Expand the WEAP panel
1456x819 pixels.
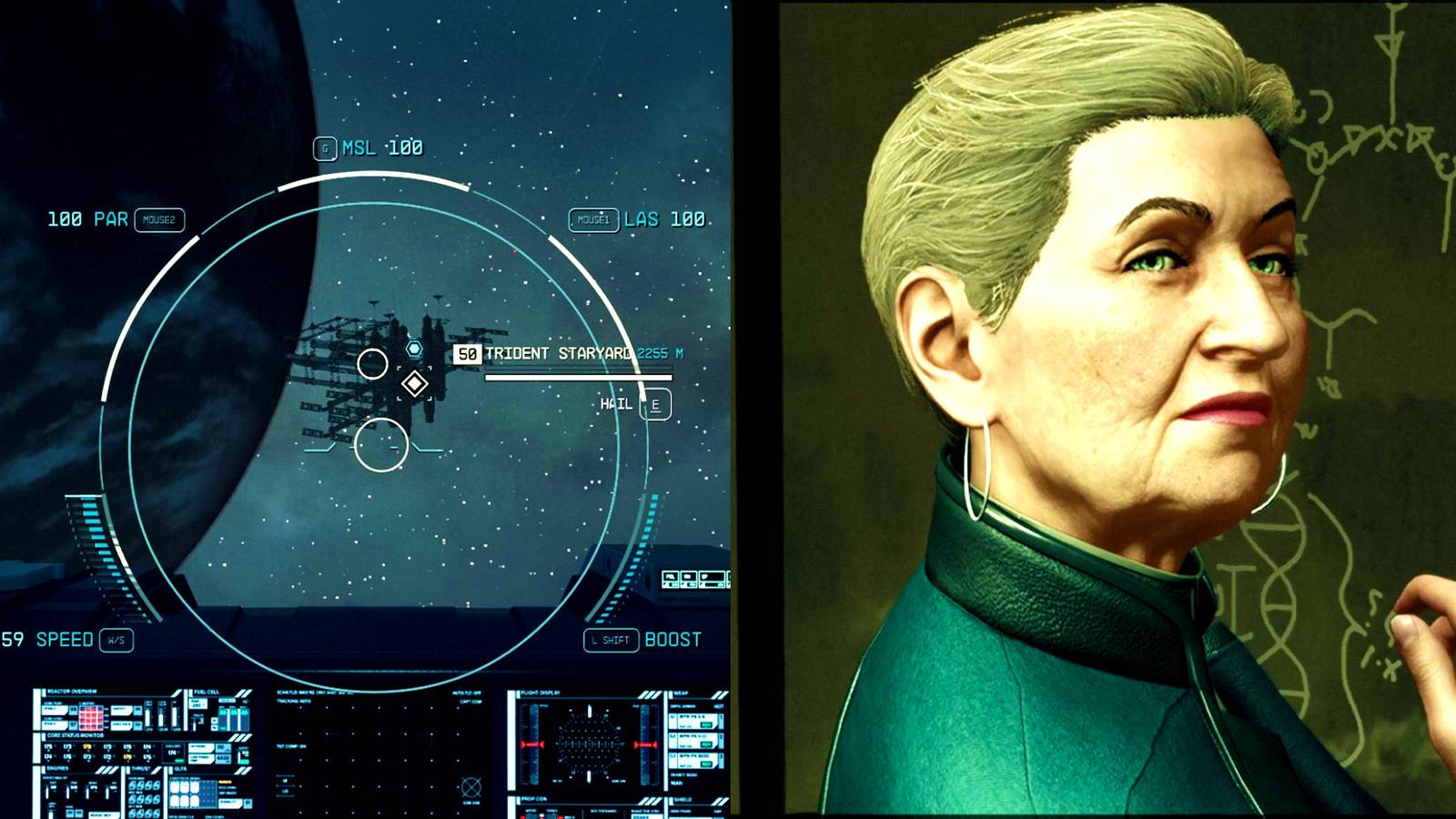tap(680, 693)
